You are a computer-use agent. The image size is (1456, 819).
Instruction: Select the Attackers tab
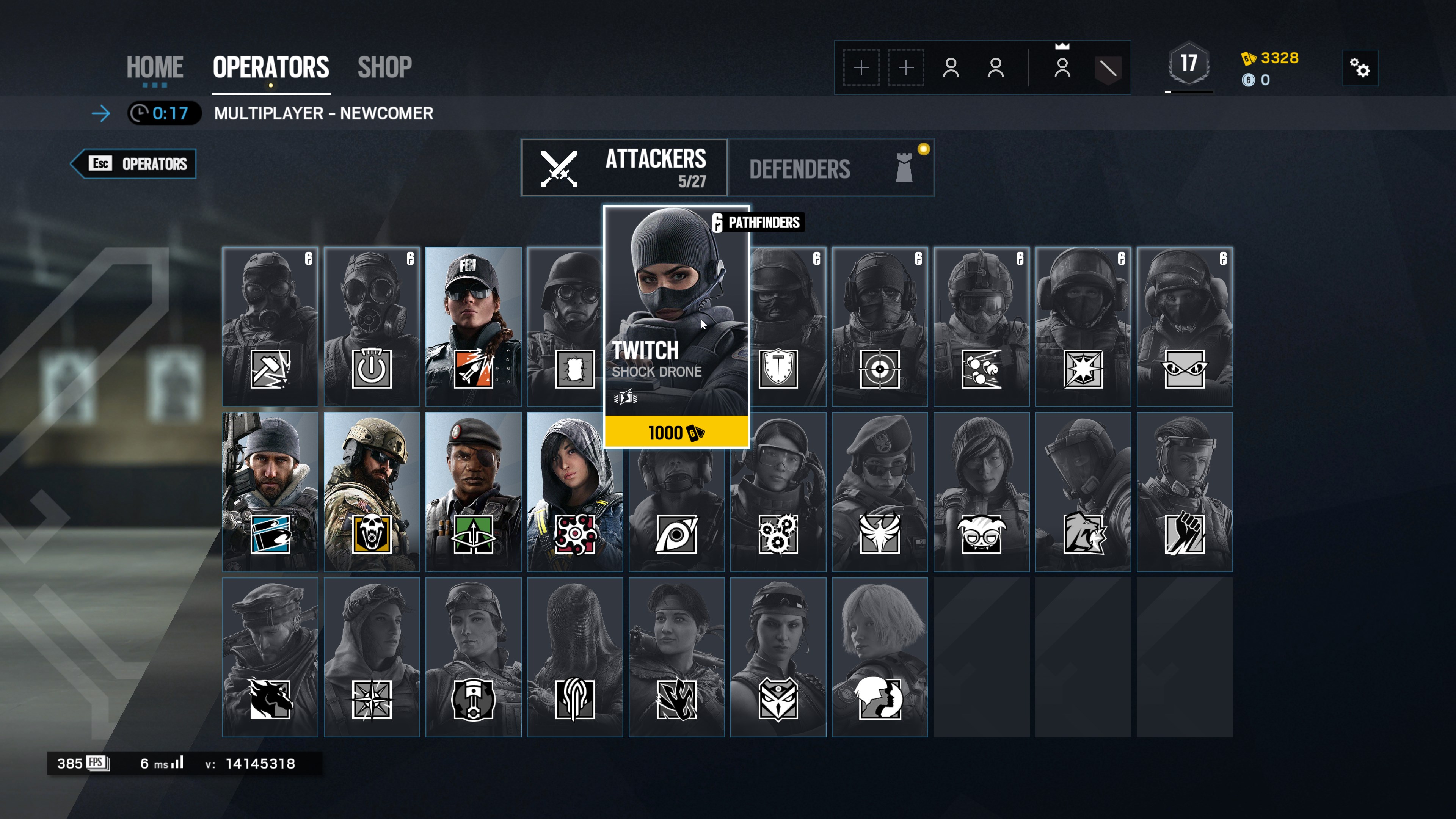click(x=624, y=168)
